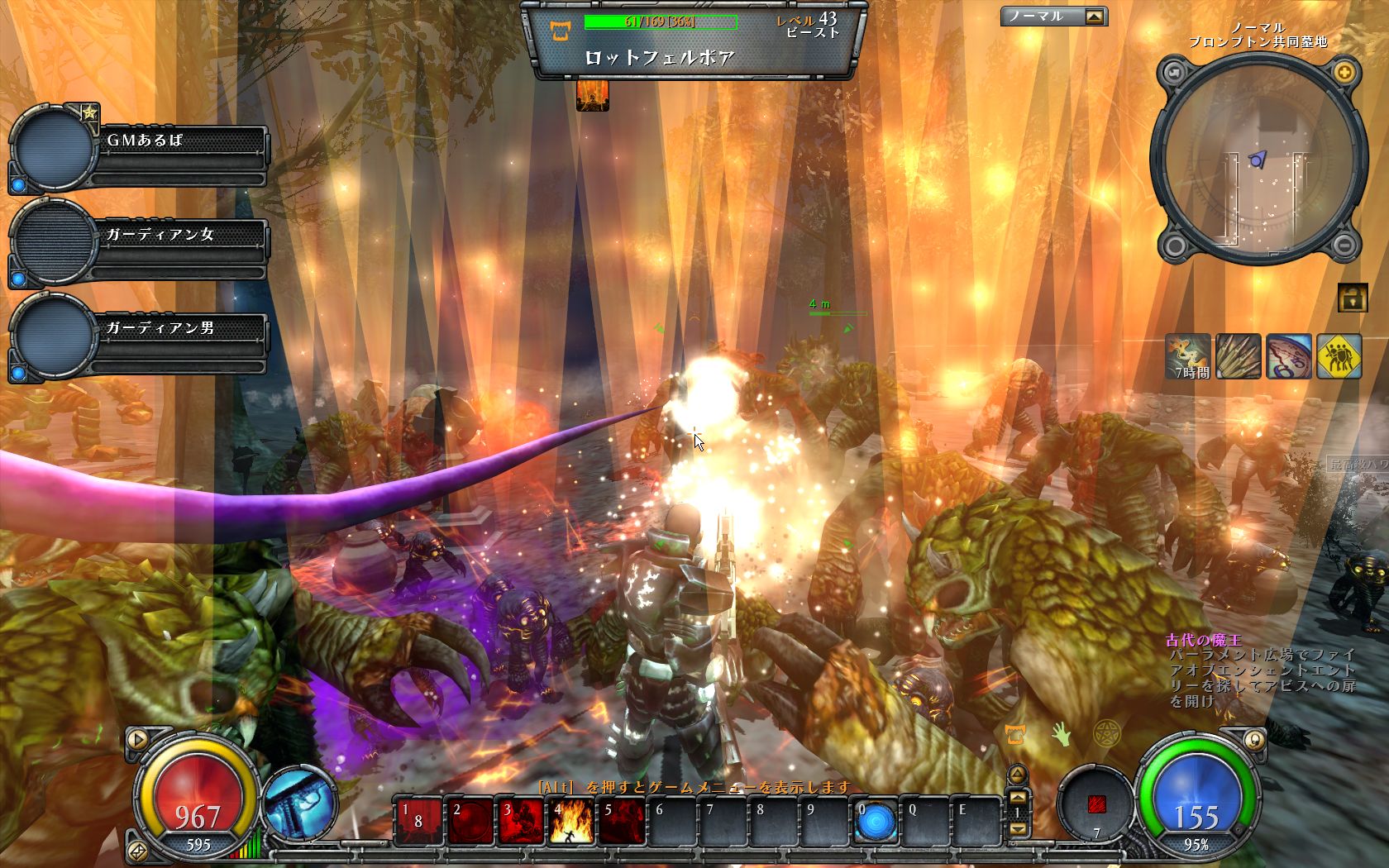Toggle the padlock icon below the minimap
The image size is (1389, 868).
(x=1352, y=298)
